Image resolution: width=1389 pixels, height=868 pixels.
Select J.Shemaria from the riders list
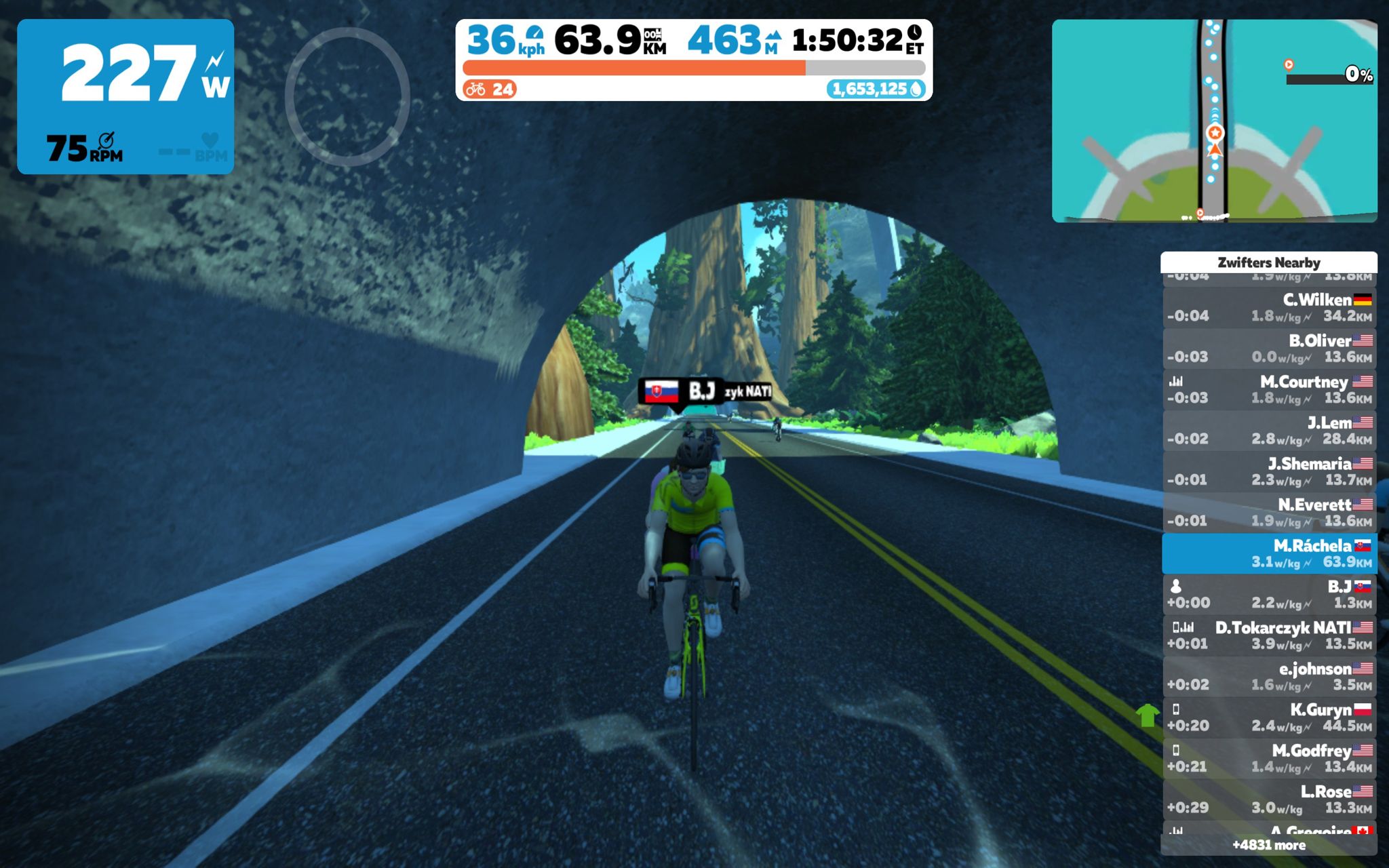pyautogui.click(x=1268, y=472)
